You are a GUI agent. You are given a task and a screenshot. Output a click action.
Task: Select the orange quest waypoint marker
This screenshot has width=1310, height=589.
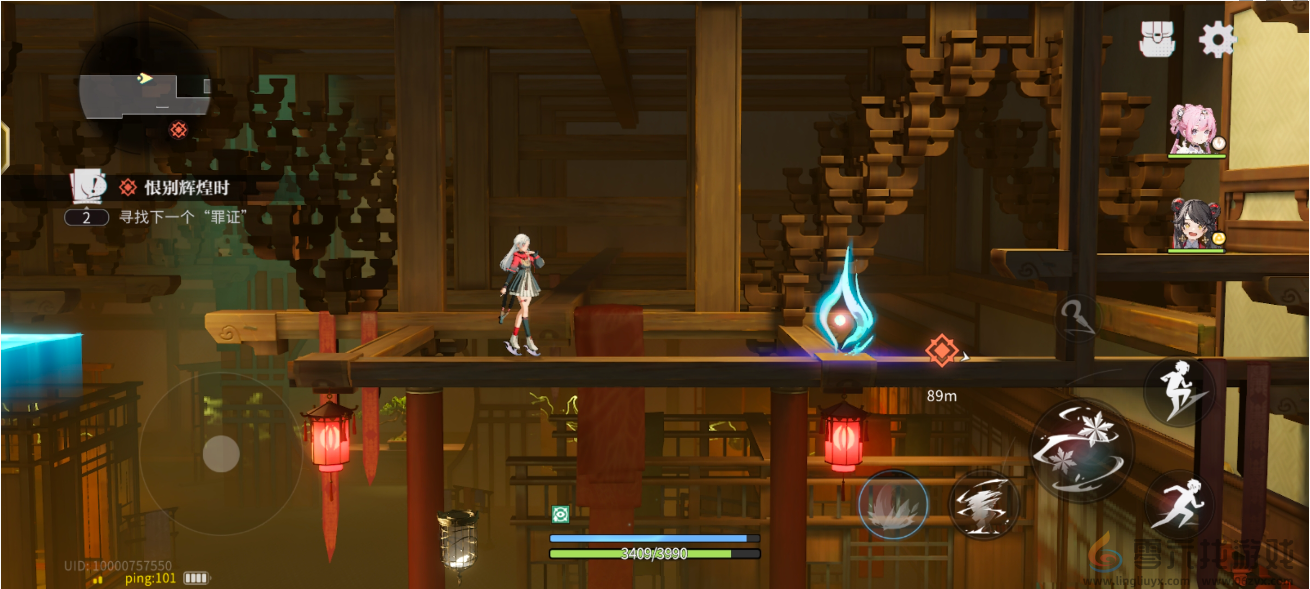(941, 350)
